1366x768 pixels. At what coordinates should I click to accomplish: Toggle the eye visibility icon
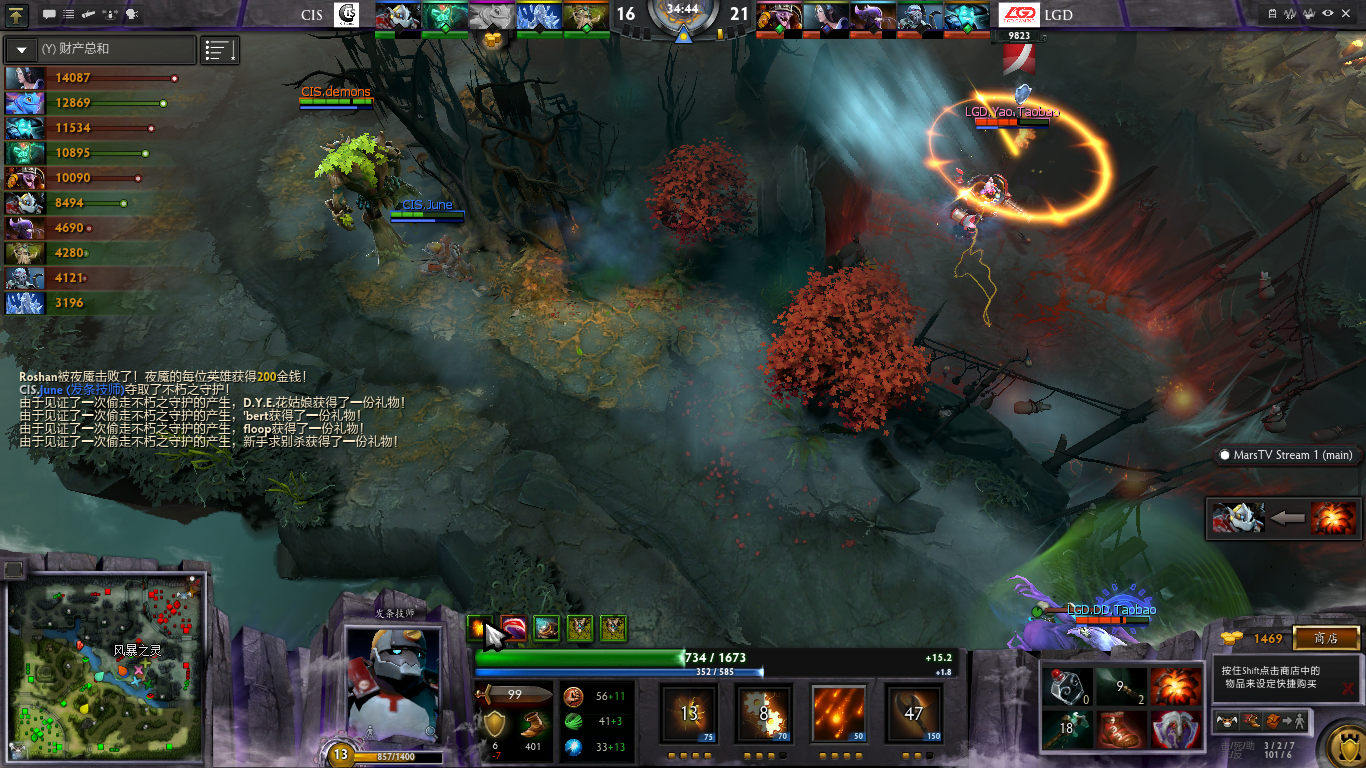(1327, 14)
